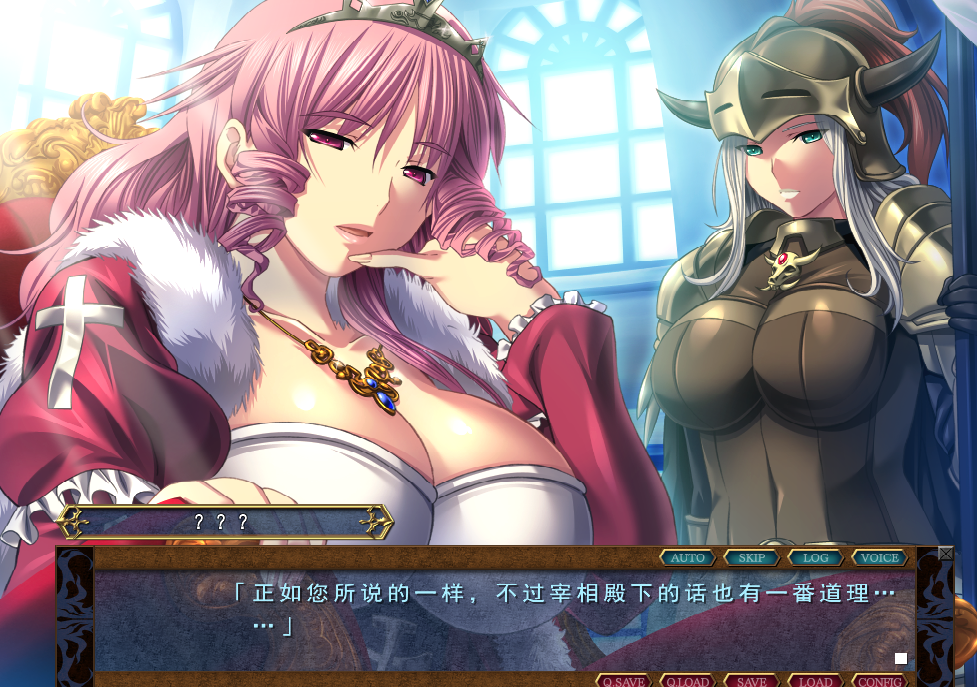The width and height of the screenshot is (977, 687).
Task: Hide the dialogue window with the X
Action: [x=946, y=553]
